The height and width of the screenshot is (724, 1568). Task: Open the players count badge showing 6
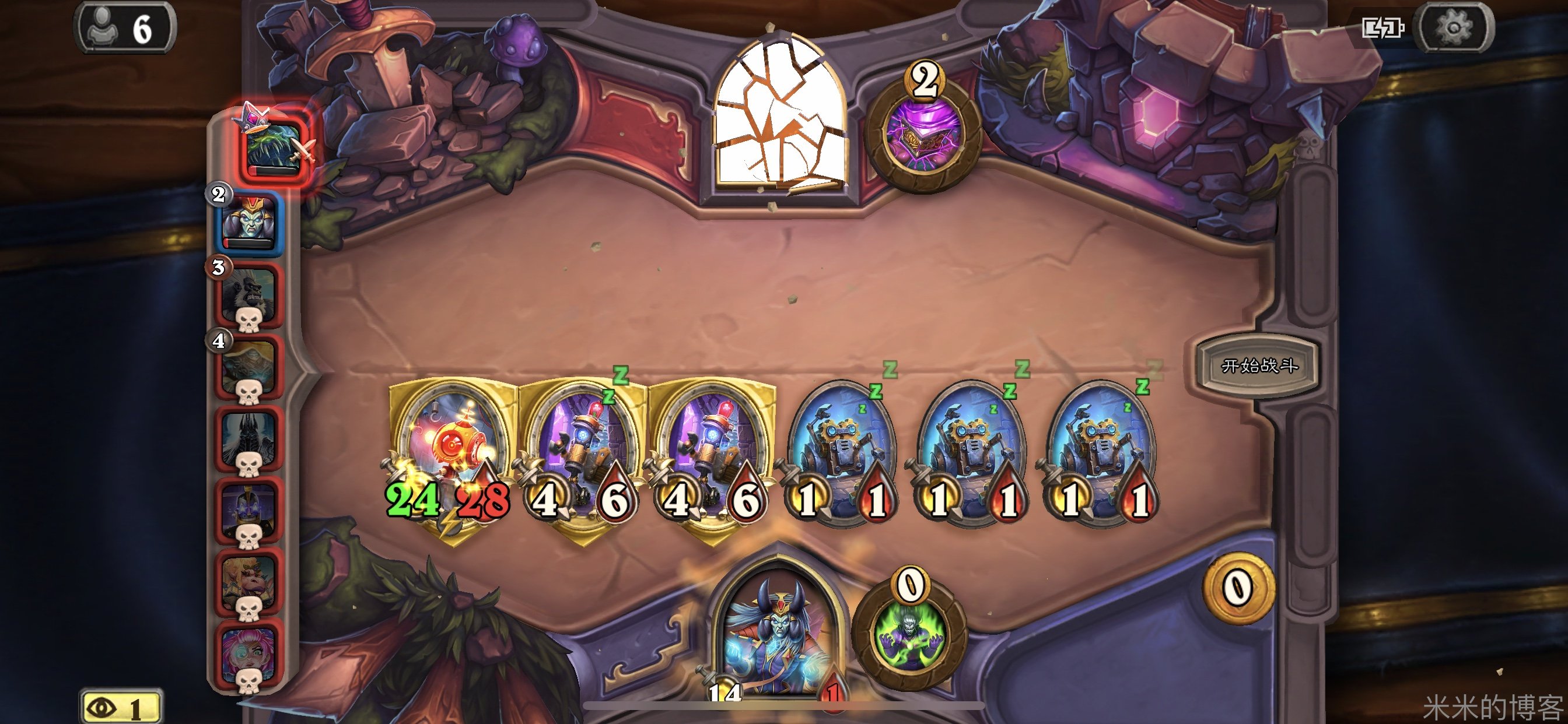125,28
